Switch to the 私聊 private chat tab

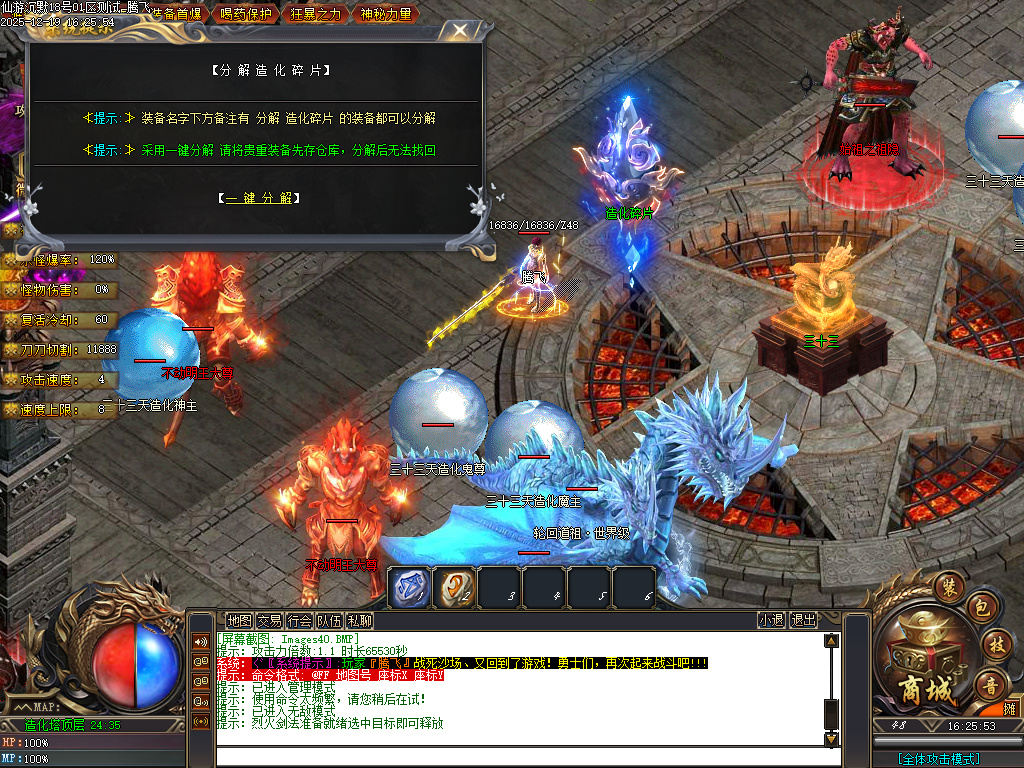click(x=360, y=621)
